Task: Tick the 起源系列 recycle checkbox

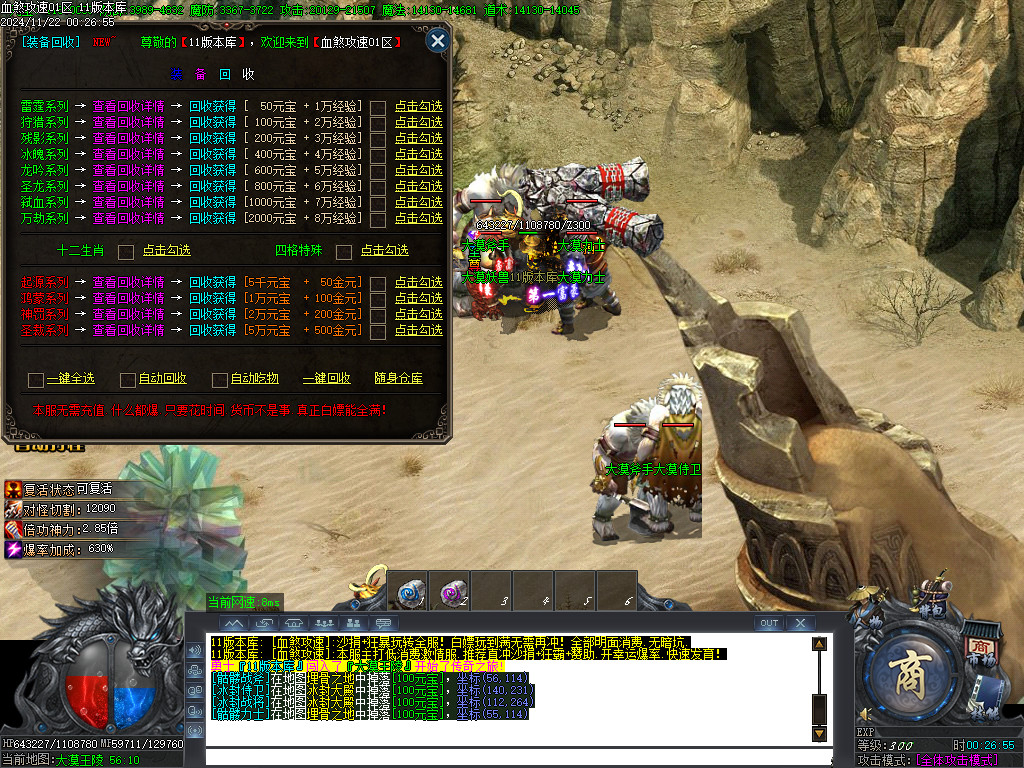Action: (x=378, y=283)
